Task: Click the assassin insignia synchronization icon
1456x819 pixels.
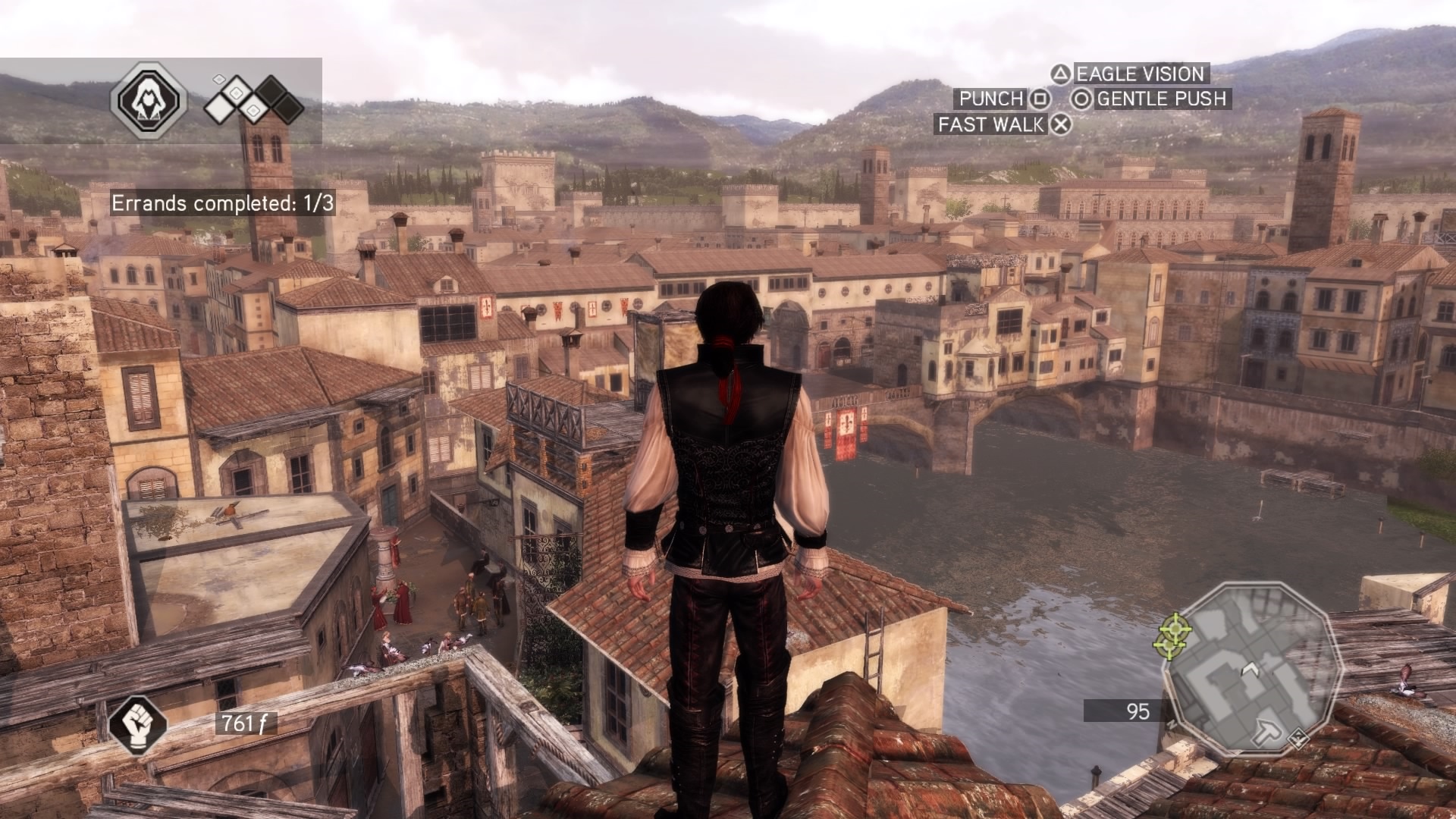Action: 149,99
